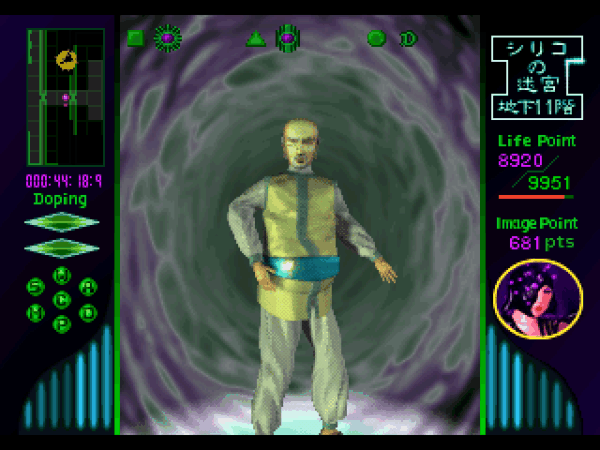600x450 pixels.
Task: Select the green M command button
Action: [x=35, y=312]
